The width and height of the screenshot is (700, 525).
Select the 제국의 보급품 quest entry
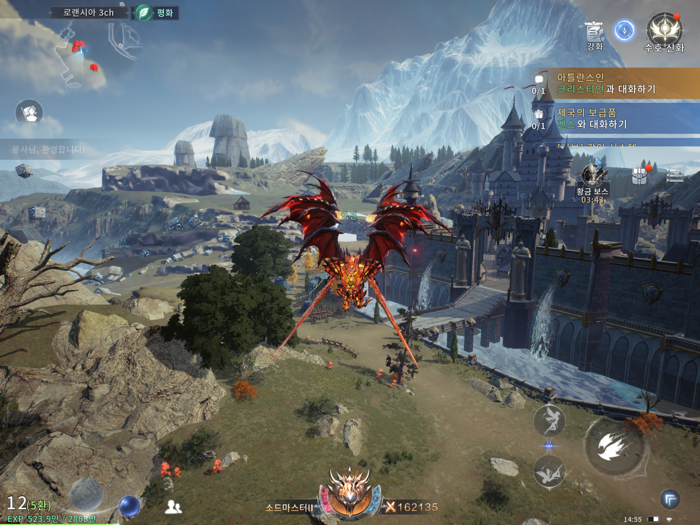(610, 118)
